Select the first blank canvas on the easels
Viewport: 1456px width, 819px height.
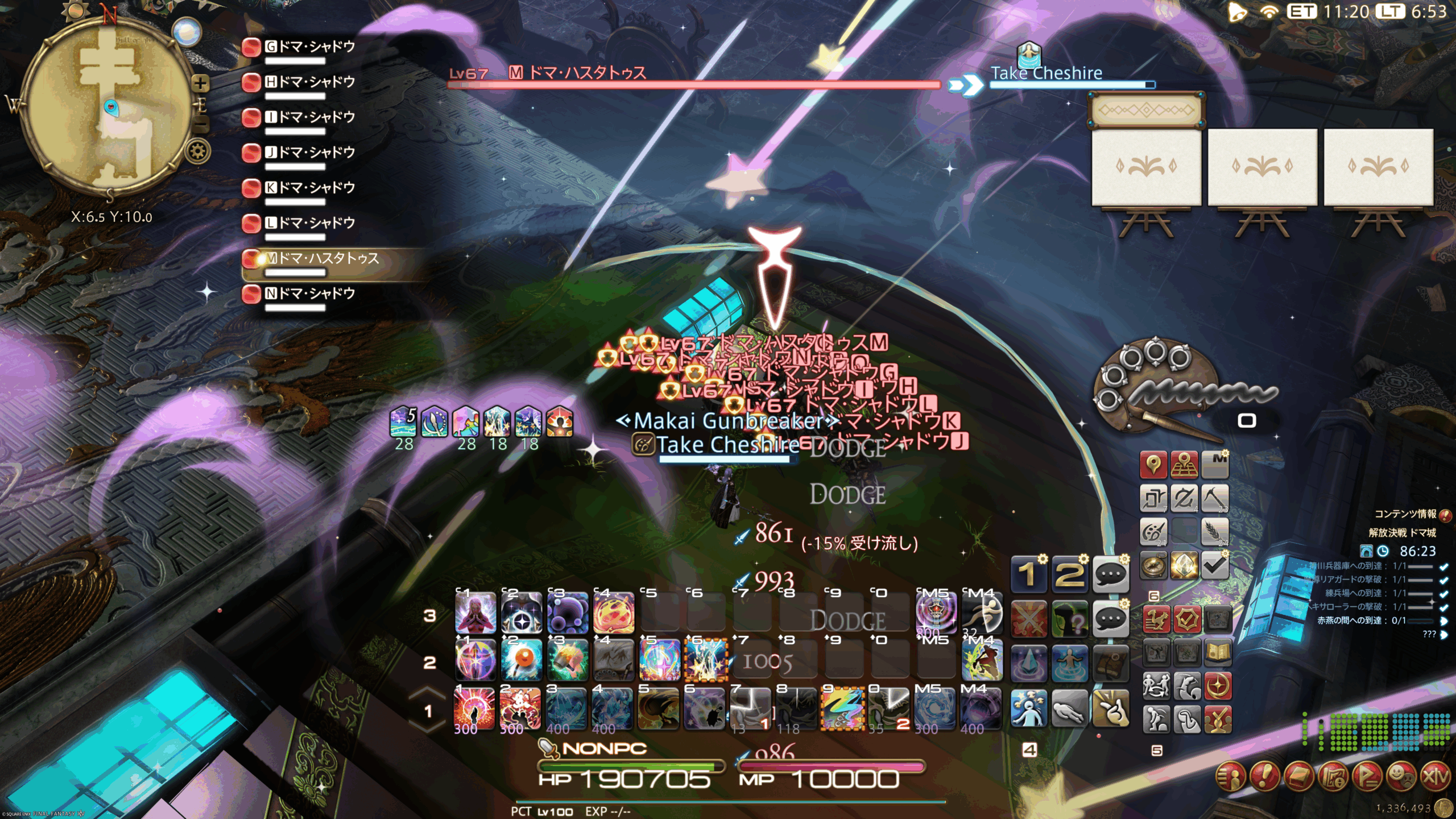click(1146, 167)
